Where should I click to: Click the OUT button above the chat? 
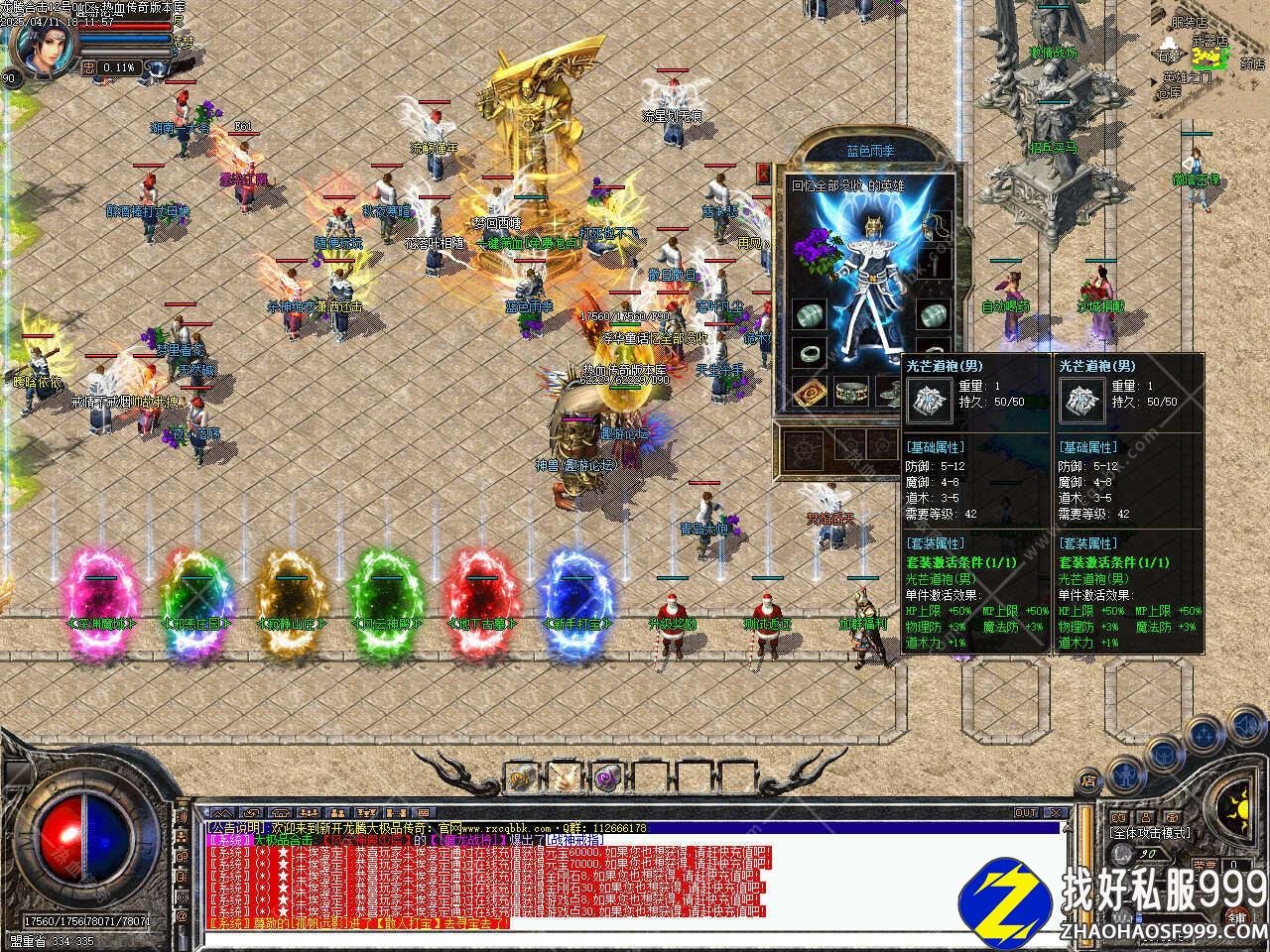click(1025, 812)
